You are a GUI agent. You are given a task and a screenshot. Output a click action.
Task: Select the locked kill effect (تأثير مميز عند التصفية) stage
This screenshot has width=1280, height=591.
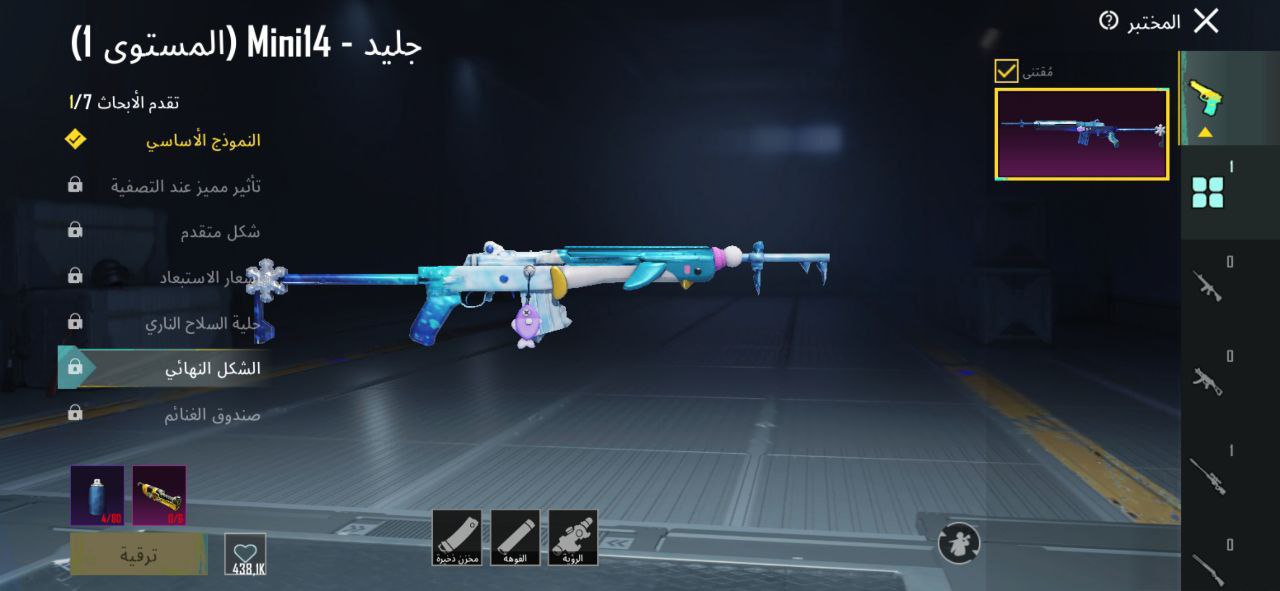pyautogui.click(x=186, y=186)
